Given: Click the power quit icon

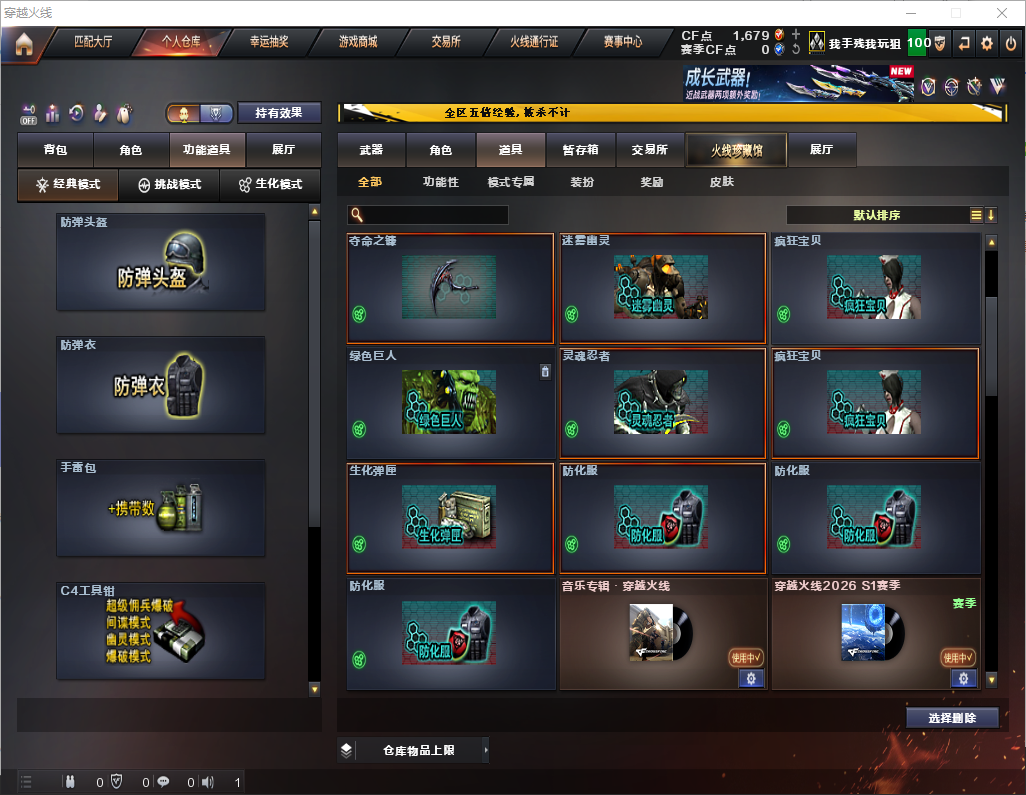Looking at the screenshot, I should pyautogui.click(x=1011, y=43).
